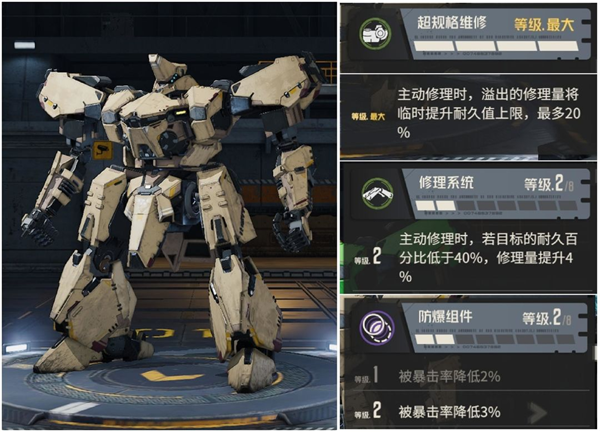This screenshot has width=600, height=432.
Task: Choose the 被暴击率降低3% level 2 row
Action: click(x=468, y=411)
